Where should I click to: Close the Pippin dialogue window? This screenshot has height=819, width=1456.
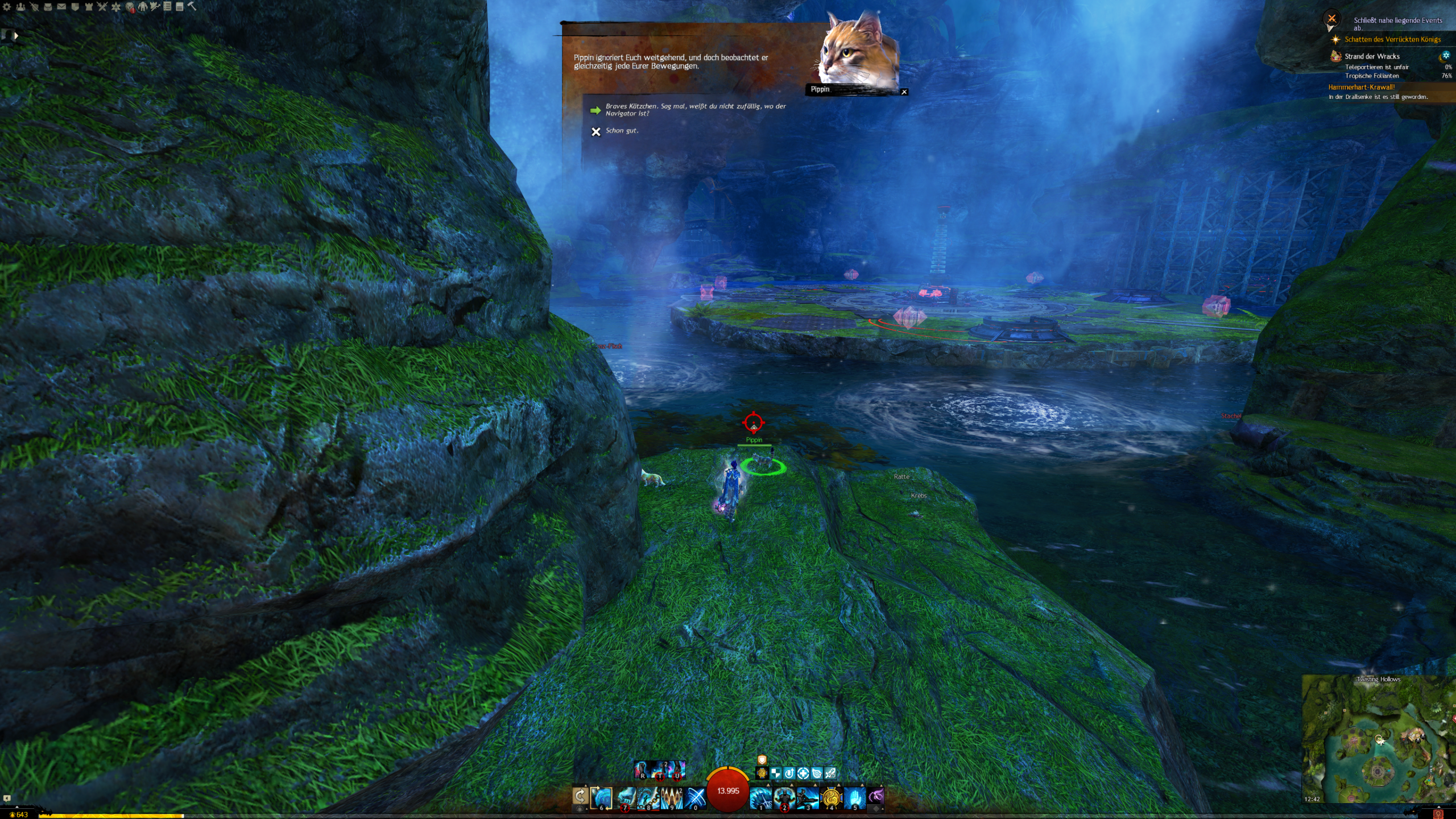904,92
